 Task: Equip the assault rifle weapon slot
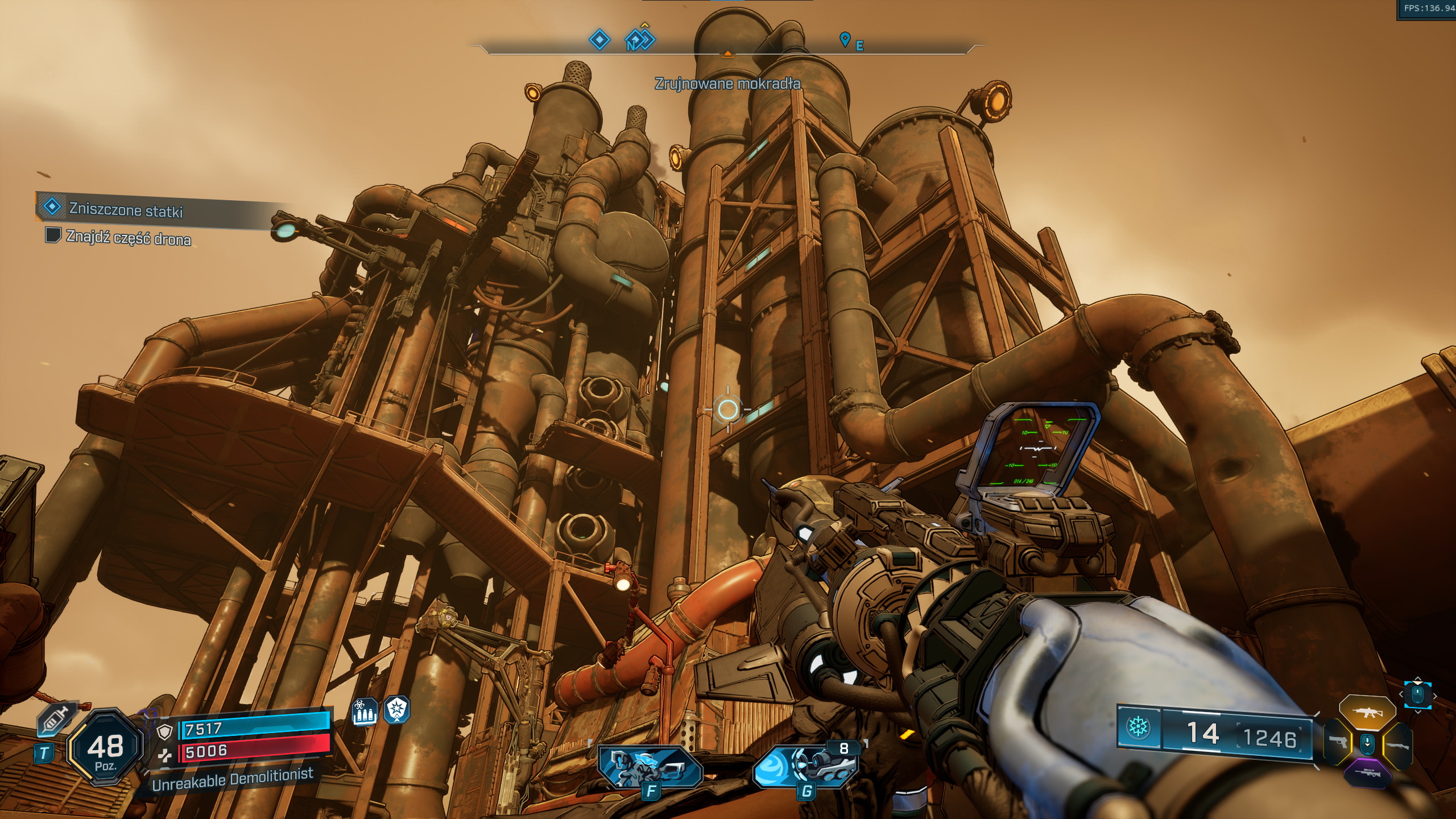coord(1367,712)
